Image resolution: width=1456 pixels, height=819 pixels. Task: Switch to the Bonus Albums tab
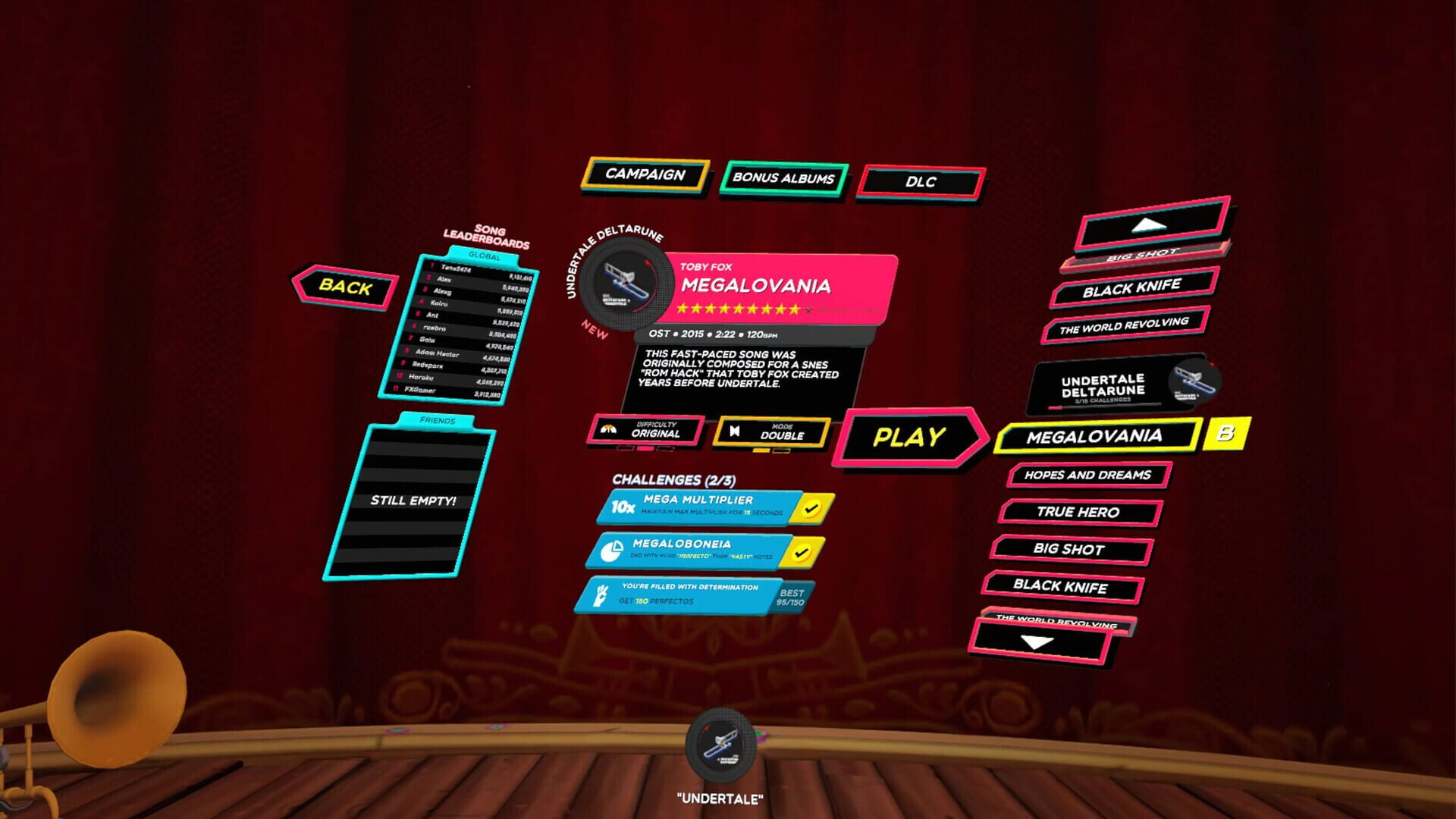coord(783,178)
